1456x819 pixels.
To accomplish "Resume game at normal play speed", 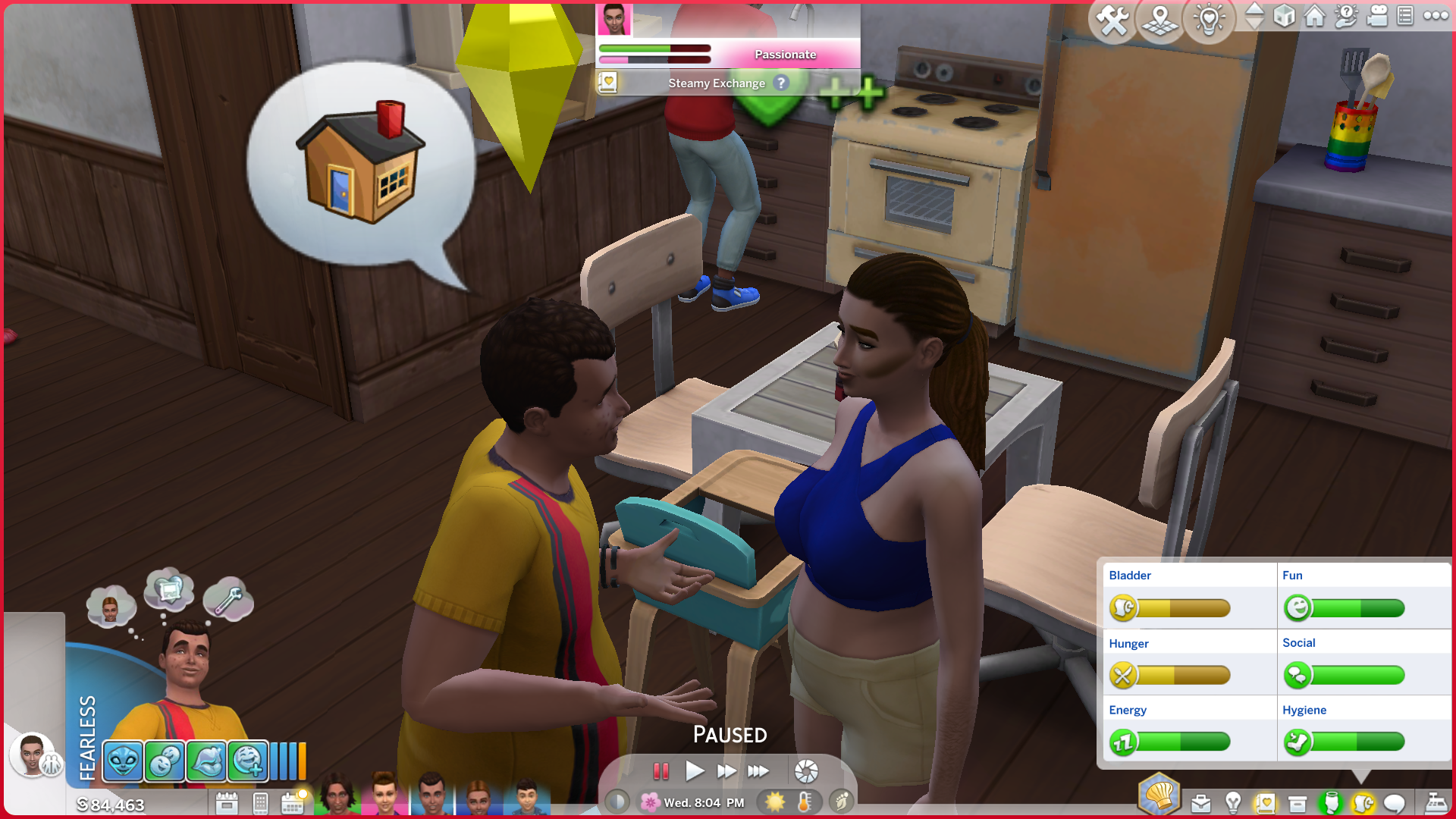I will click(694, 771).
